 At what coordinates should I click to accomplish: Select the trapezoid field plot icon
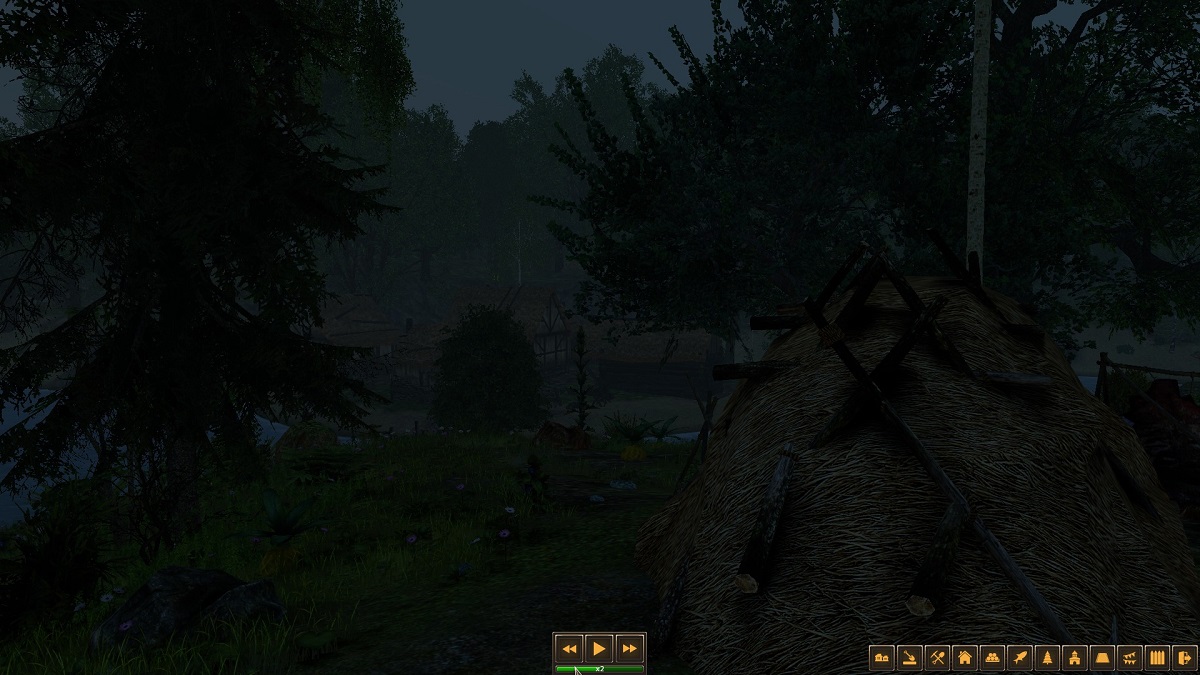click(1103, 658)
